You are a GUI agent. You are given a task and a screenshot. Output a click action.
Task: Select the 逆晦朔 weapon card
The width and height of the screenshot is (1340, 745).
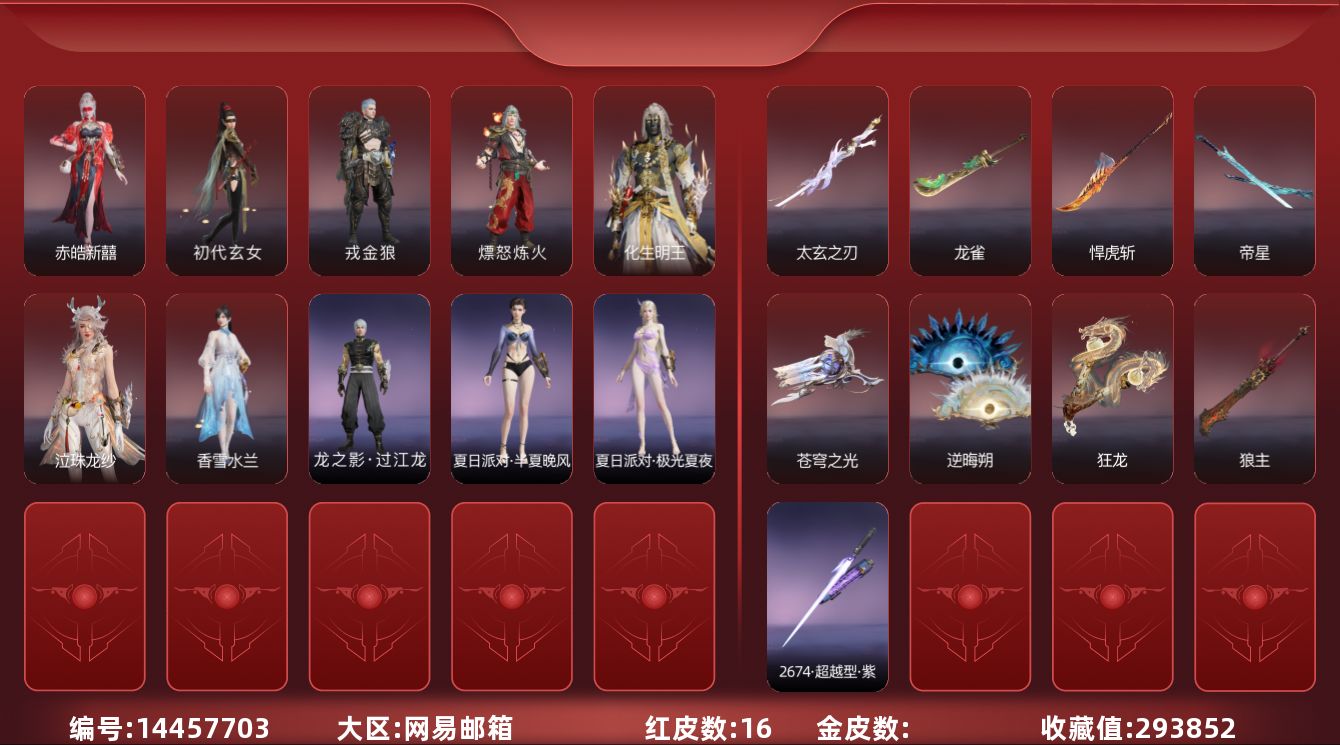pyautogui.click(x=970, y=388)
